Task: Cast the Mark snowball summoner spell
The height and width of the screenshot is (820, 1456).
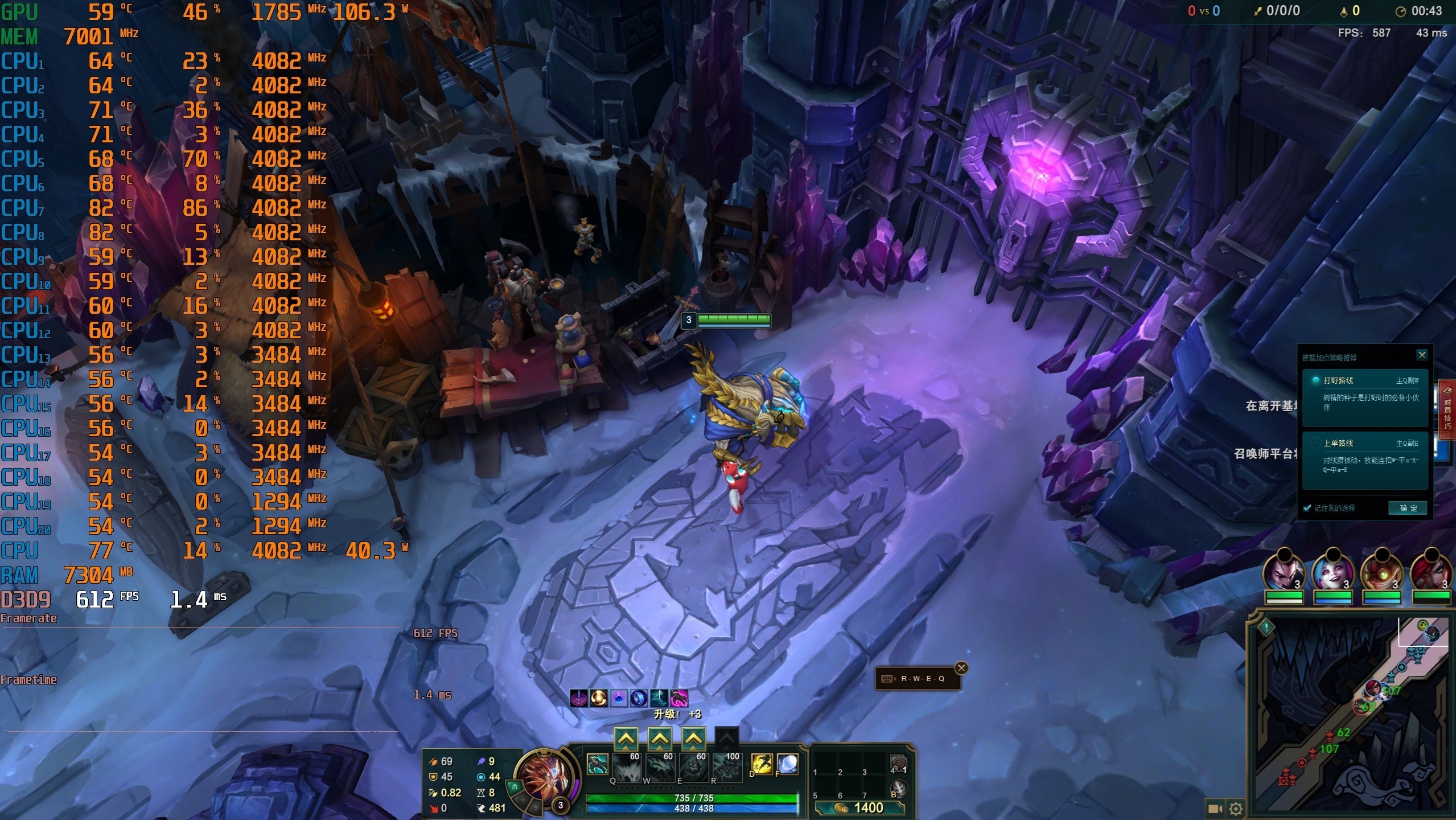Action: [787, 764]
